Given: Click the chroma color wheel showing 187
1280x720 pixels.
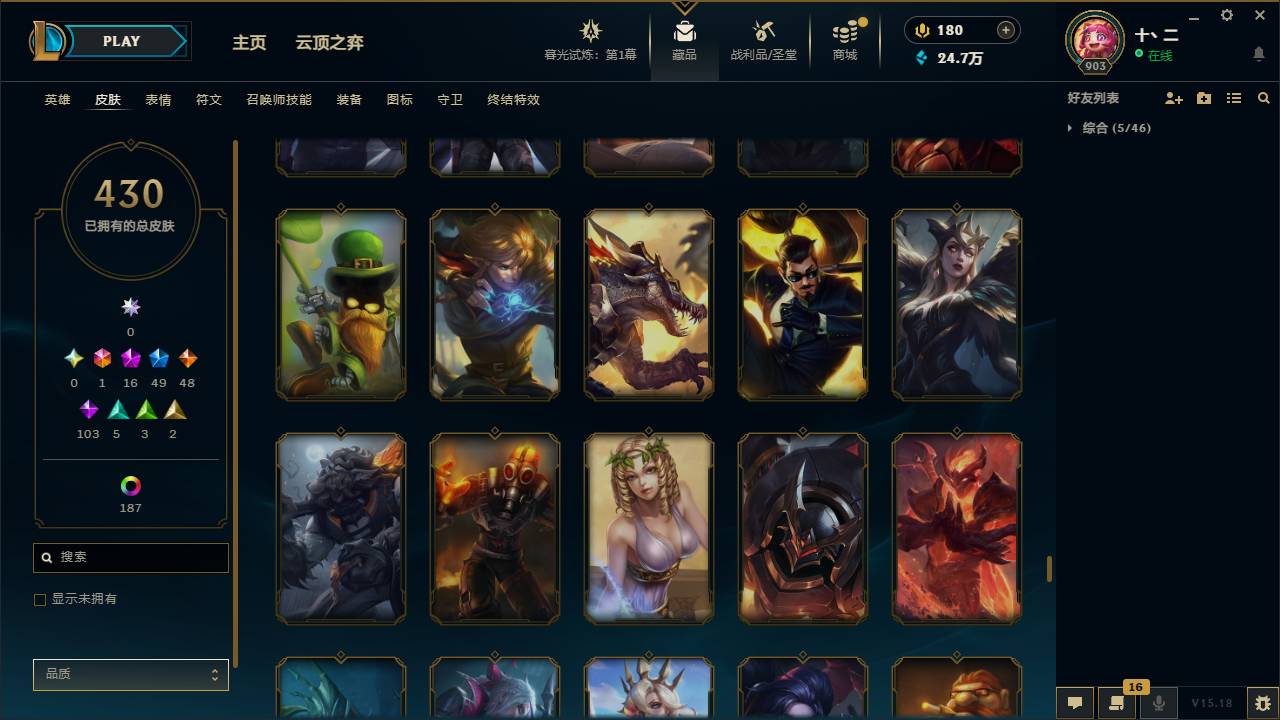Looking at the screenshot, I should [130, 487].
